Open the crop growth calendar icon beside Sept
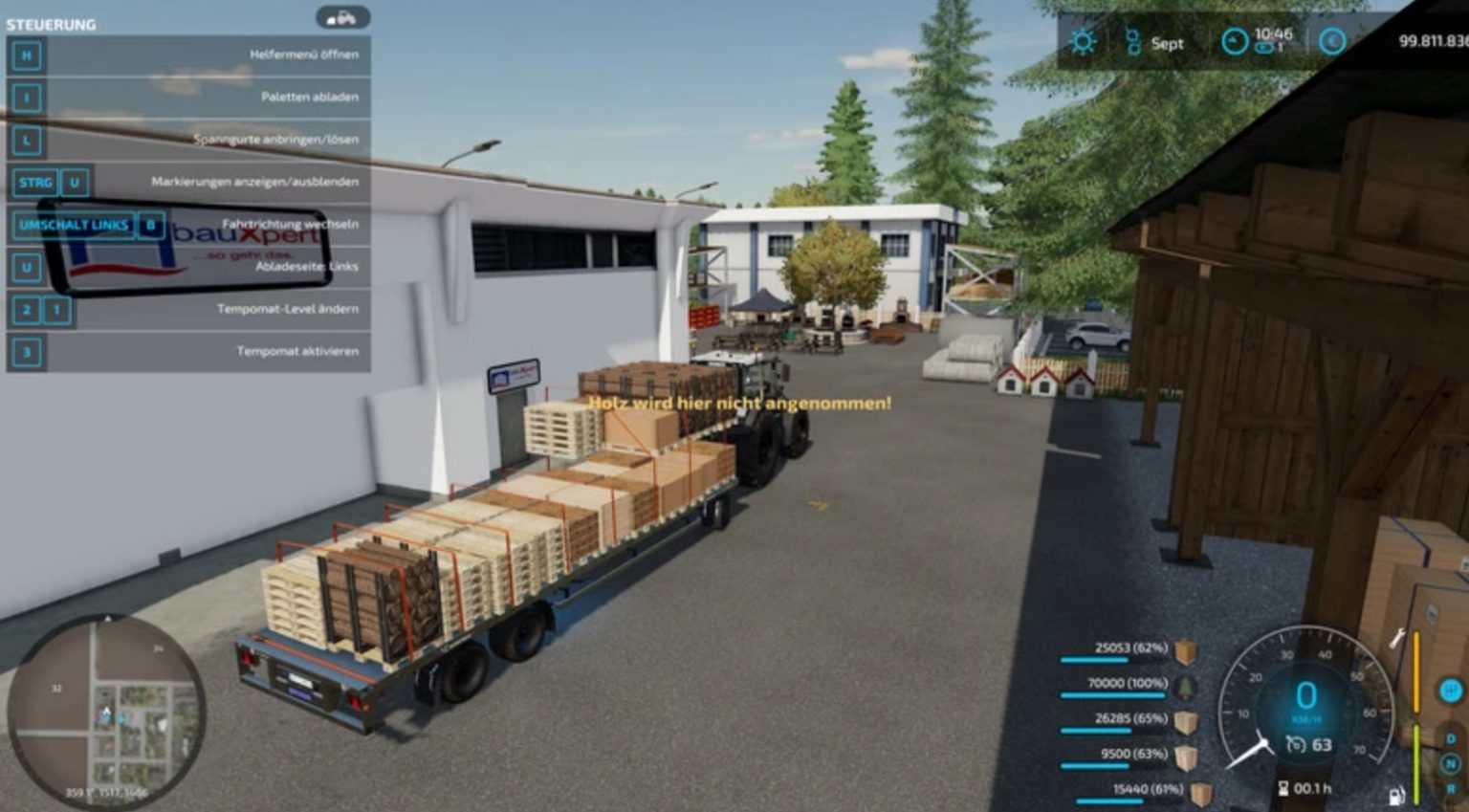 coord(1132,40)
